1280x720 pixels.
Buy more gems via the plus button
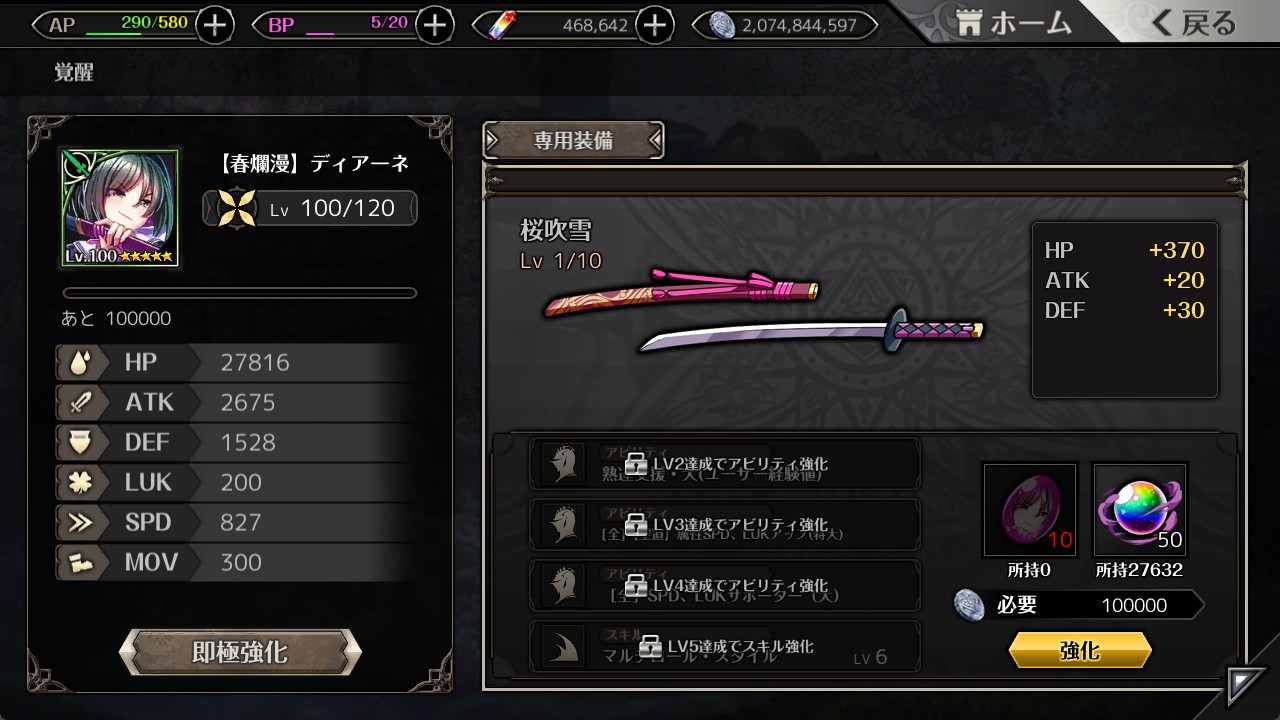pyautogui.click(x=654, y=25)
